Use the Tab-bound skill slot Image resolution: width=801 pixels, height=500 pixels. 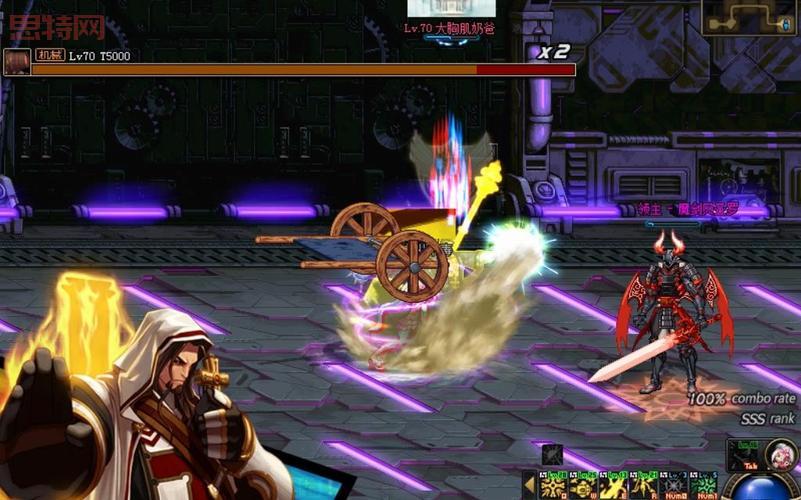pos(745,457)
